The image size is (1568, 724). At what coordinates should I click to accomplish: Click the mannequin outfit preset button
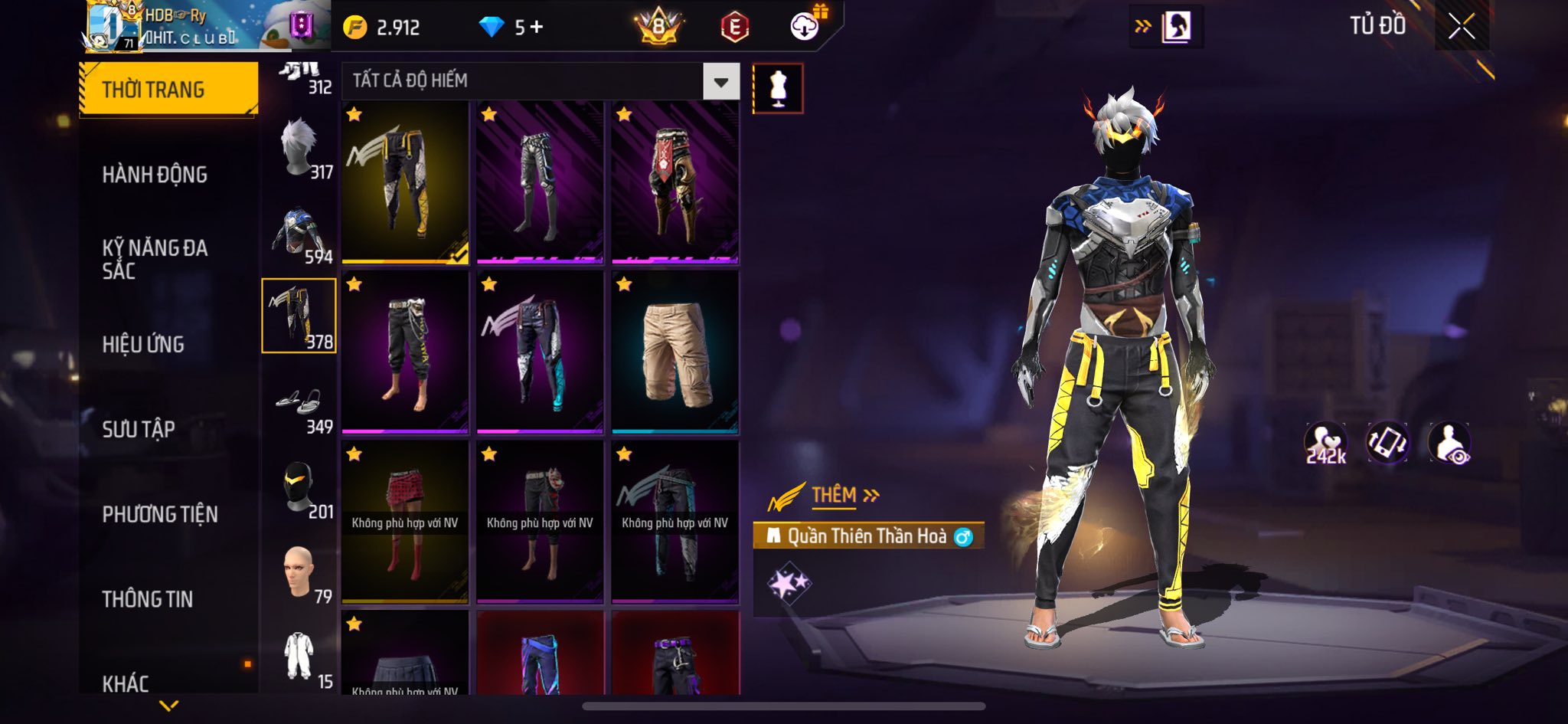(x=778, y=89)
